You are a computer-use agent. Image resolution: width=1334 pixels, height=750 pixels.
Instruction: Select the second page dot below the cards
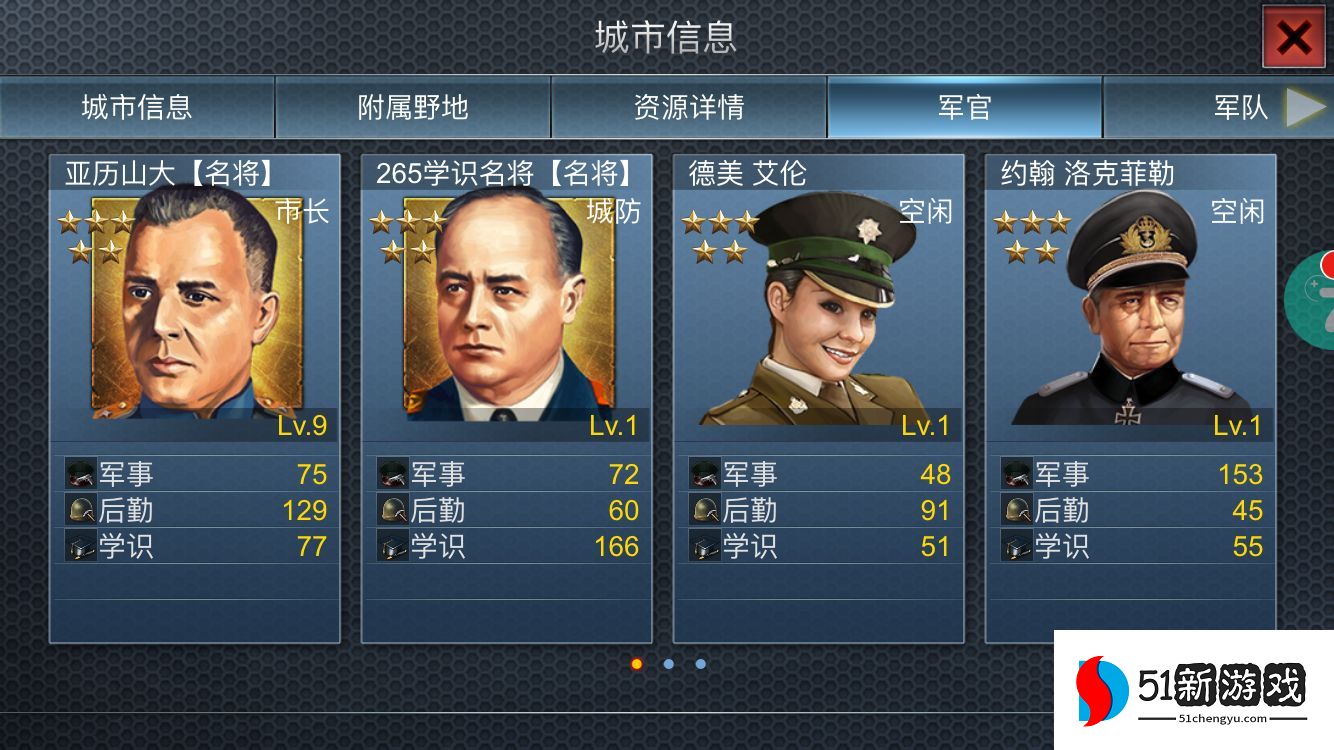pos(668,662)
